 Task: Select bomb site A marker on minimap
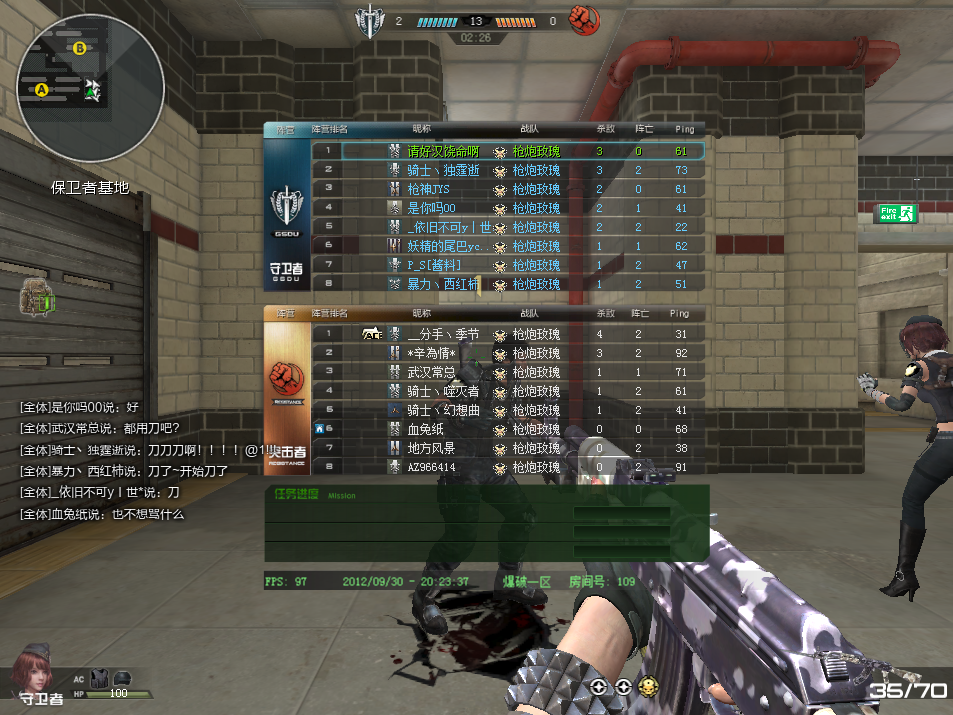[42, 90]
